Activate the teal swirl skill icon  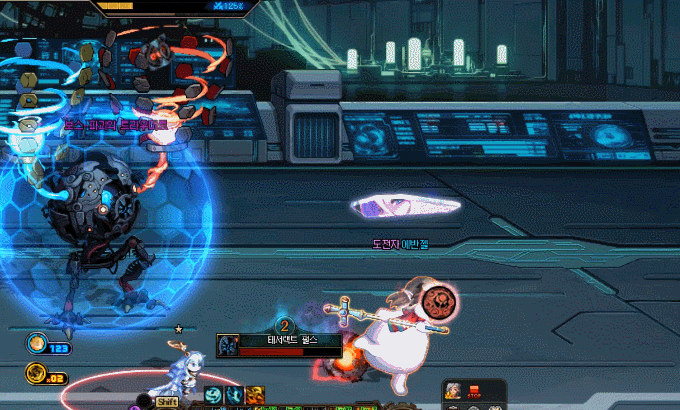pos(213,395)
